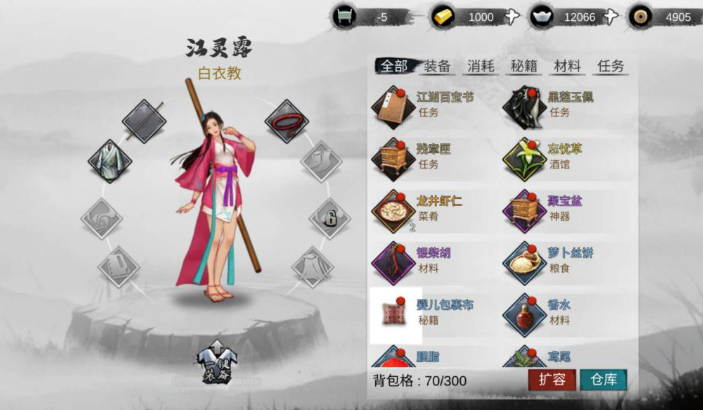Switch to the 装备 equipment tab
The height and width of the screenshot is (410, 703).
pyautogui.click(x=437, y=66)
